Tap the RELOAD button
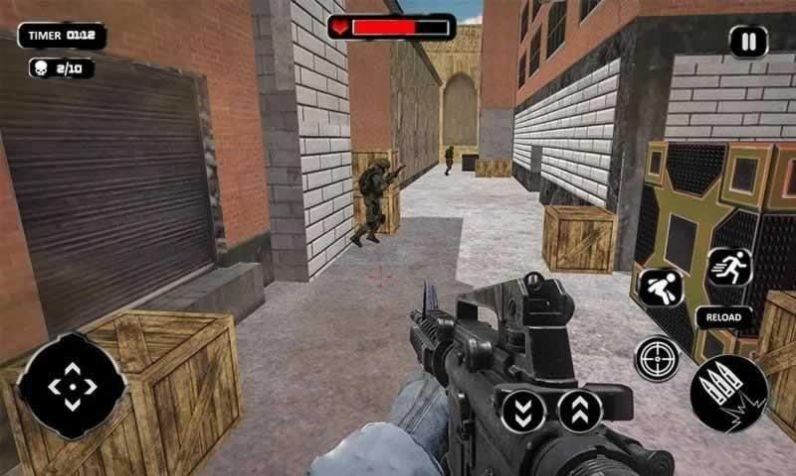 [x=723, y=317]
